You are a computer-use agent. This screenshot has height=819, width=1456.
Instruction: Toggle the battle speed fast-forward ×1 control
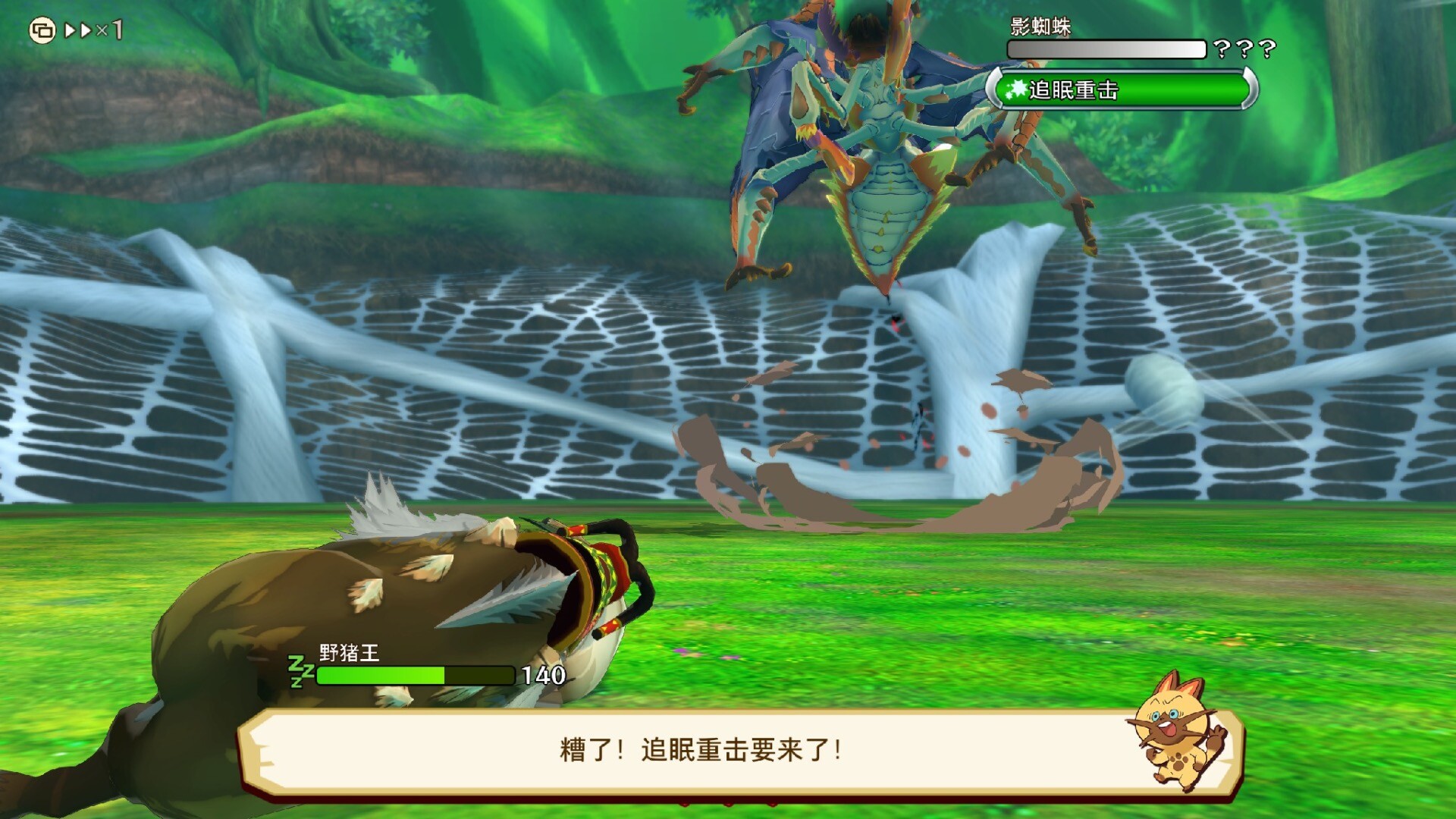click(93, 30)
